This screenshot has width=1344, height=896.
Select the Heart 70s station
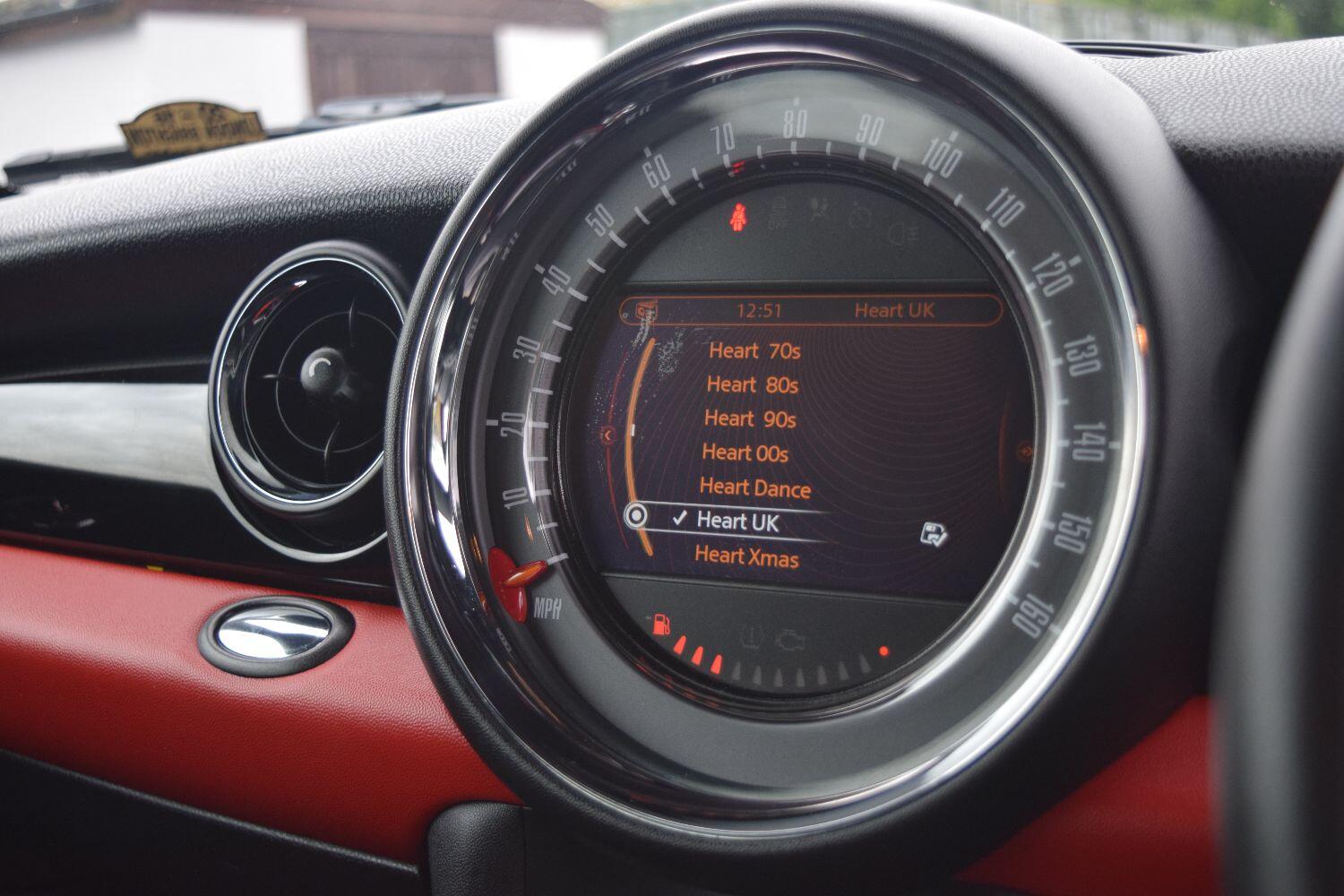754,350
